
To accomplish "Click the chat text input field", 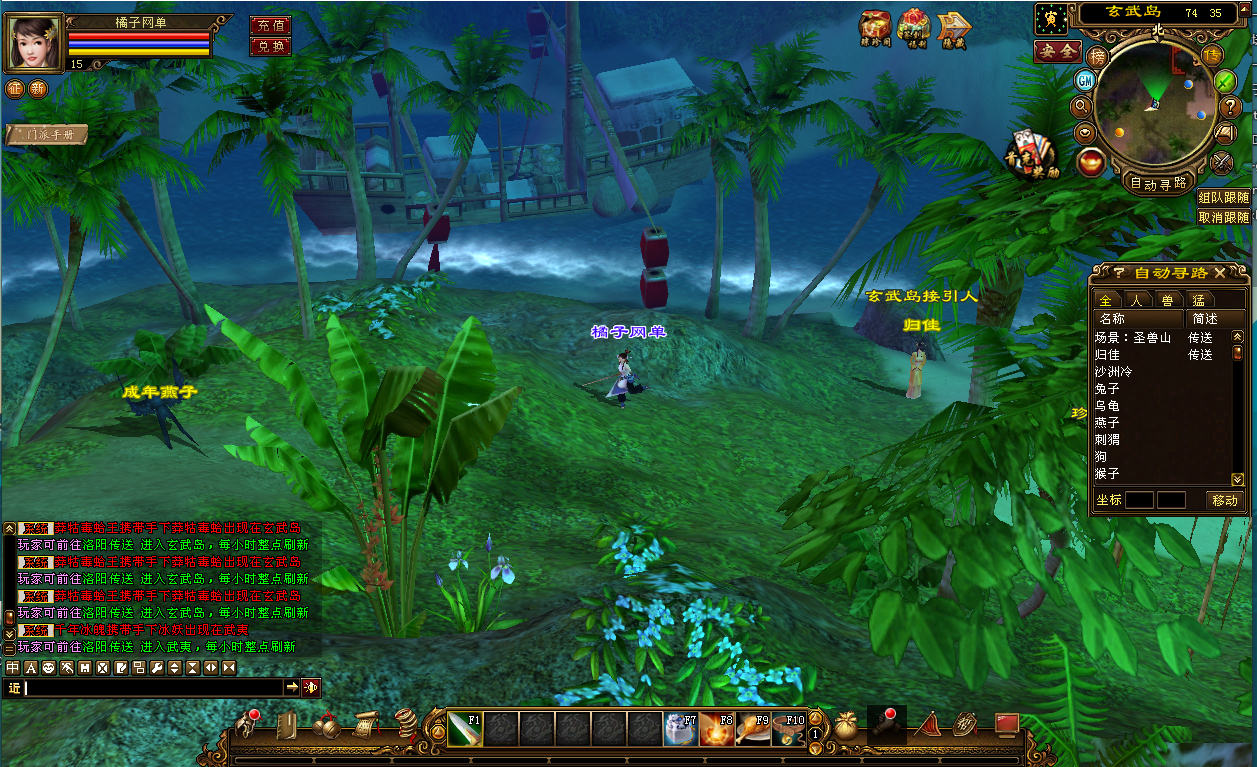I will pyautogui.click(x=150, y=688).
